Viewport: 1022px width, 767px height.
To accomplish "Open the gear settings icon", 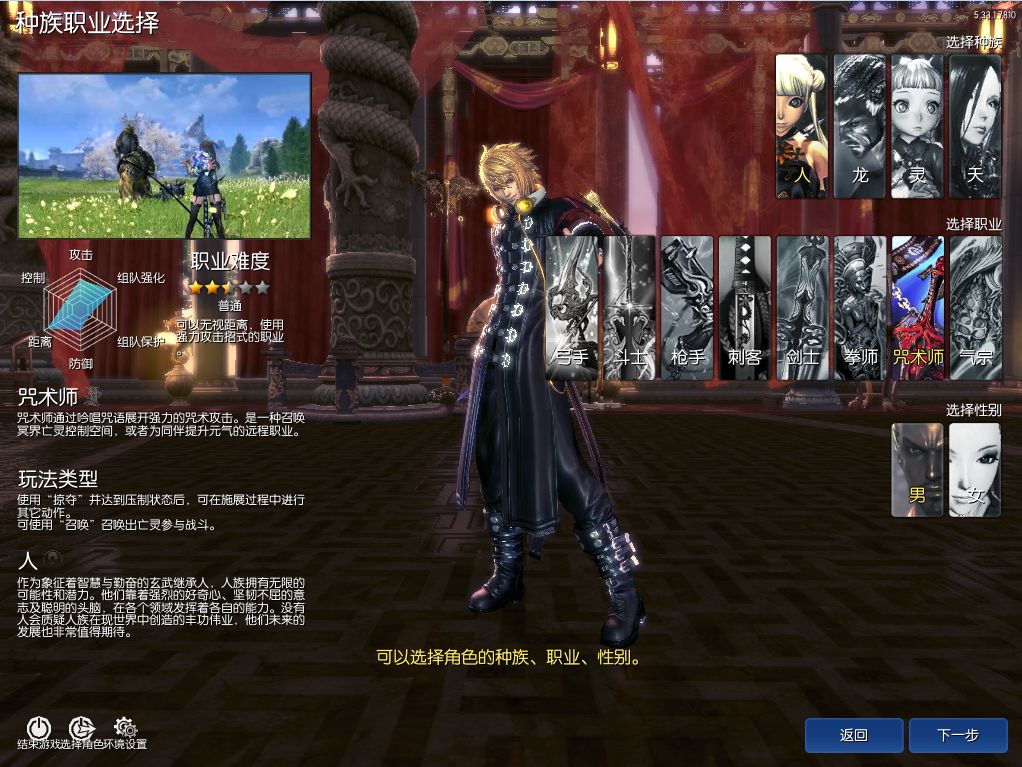I will 125,728.
